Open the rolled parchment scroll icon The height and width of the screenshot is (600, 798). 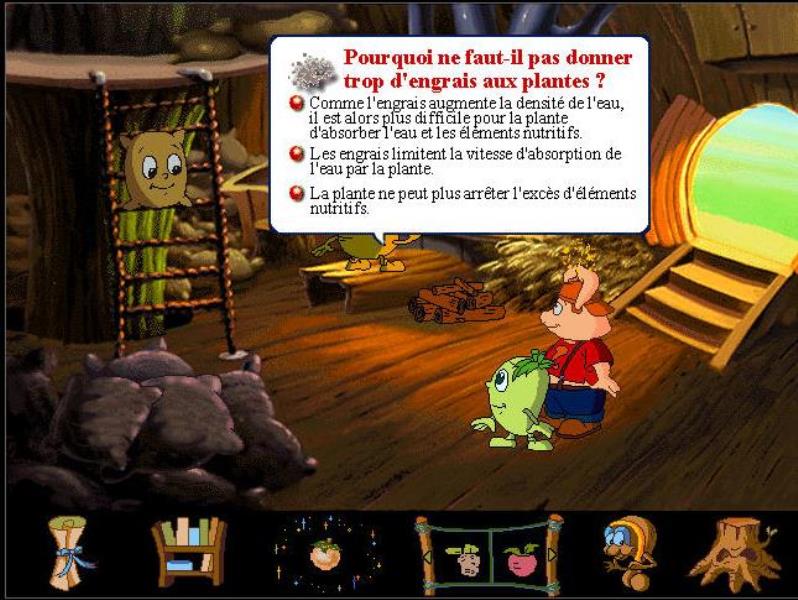click(x=72, y=553)
